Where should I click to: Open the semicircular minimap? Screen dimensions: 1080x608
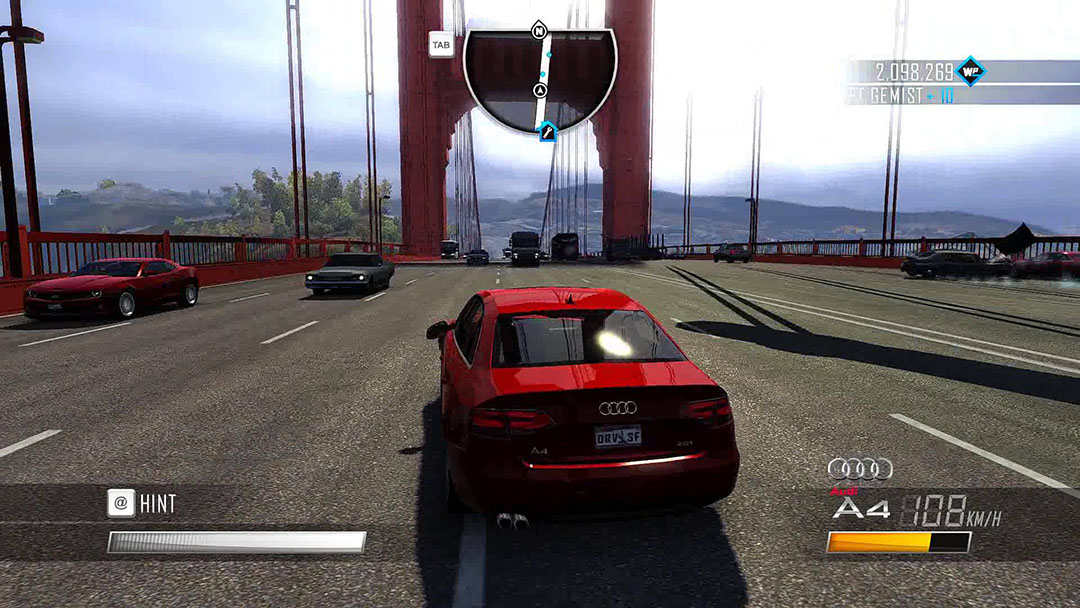click(540, 78)
